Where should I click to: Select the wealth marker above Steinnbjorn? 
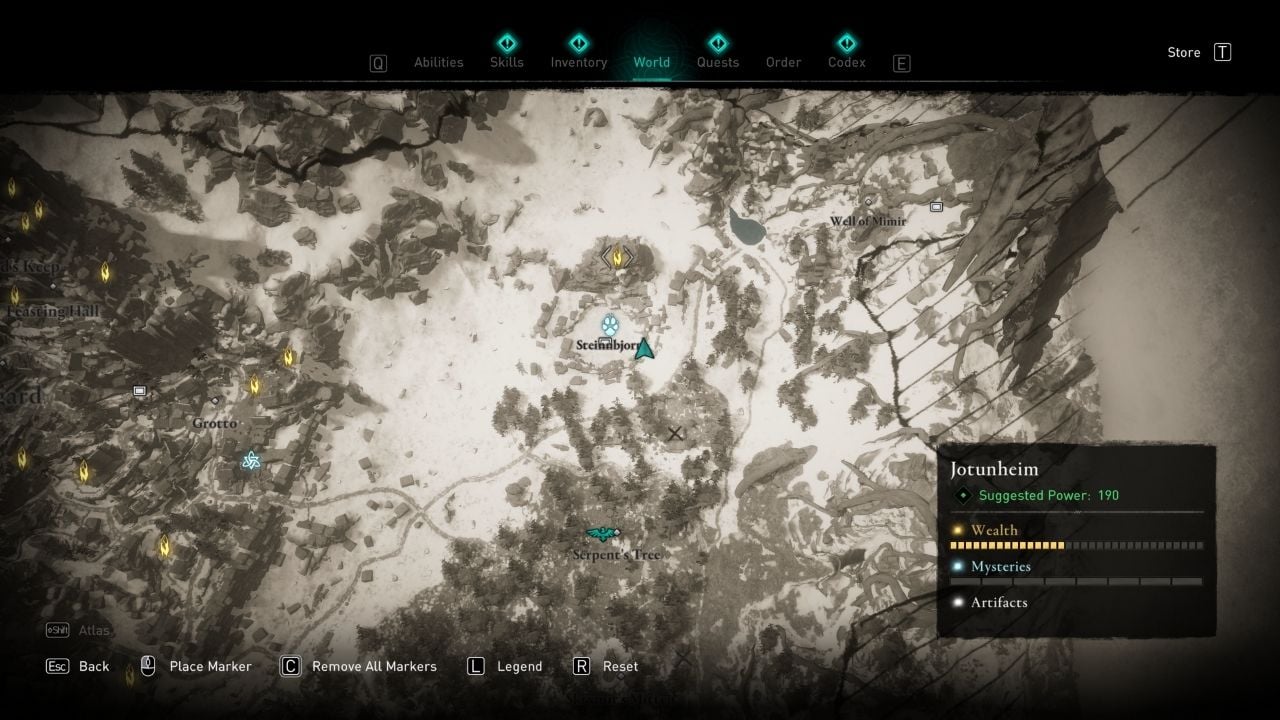pos(617,257)
